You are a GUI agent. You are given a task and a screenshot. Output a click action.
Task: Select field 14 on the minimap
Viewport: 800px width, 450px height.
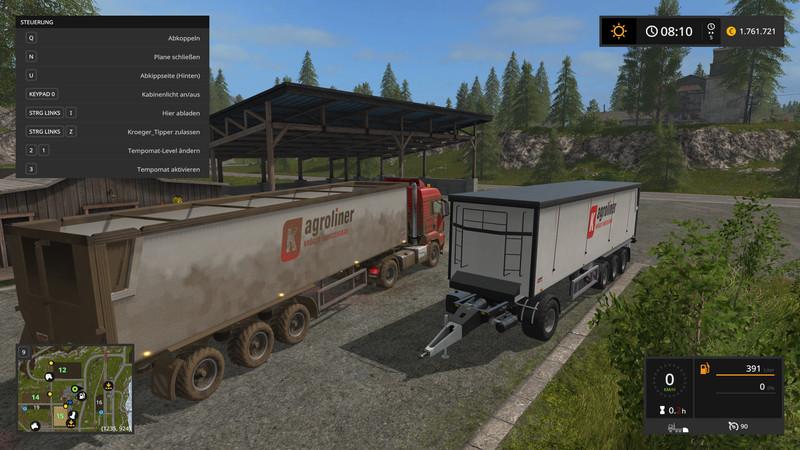(x=35, y=397)
